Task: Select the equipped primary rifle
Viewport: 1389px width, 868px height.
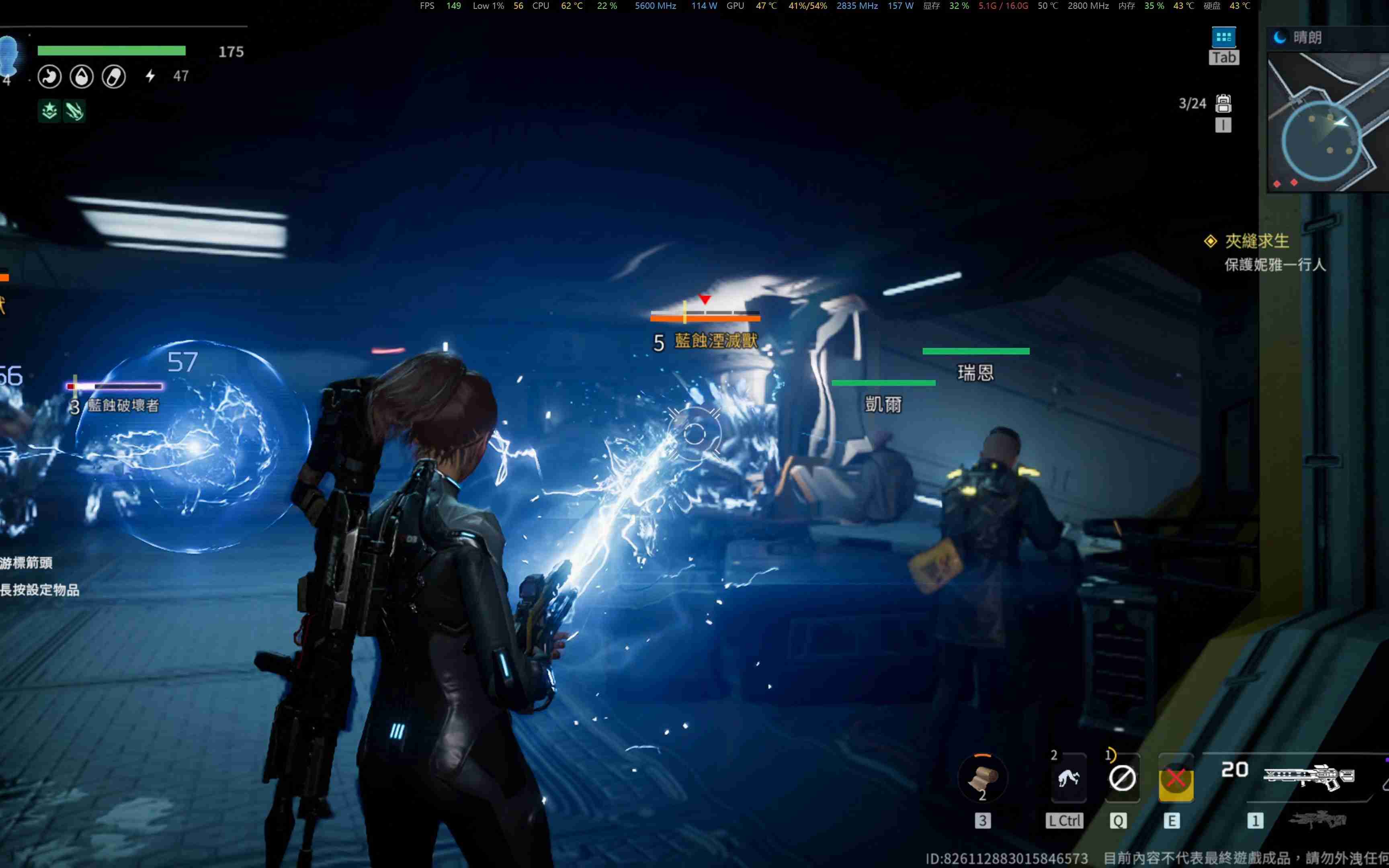Action: click(1309, 776)
